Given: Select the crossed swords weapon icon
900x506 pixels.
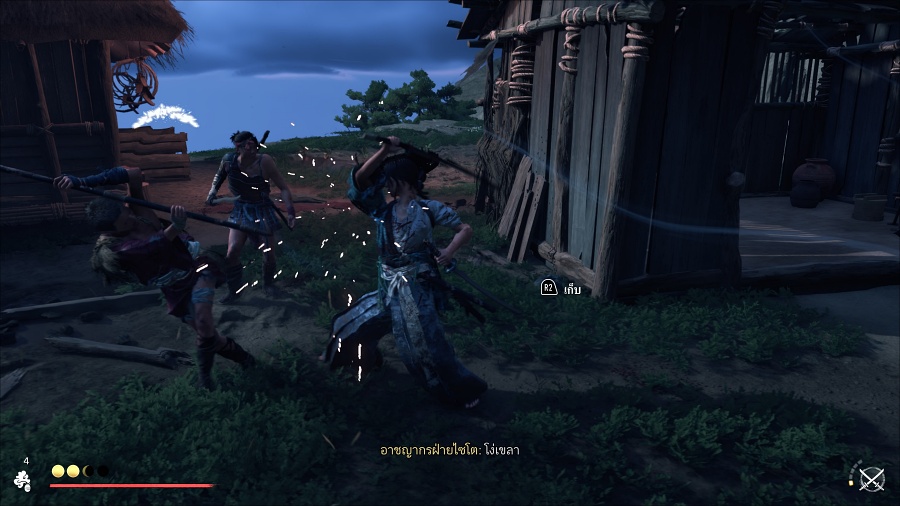Looking at the screenshot, I should click(x=872, y=479).
